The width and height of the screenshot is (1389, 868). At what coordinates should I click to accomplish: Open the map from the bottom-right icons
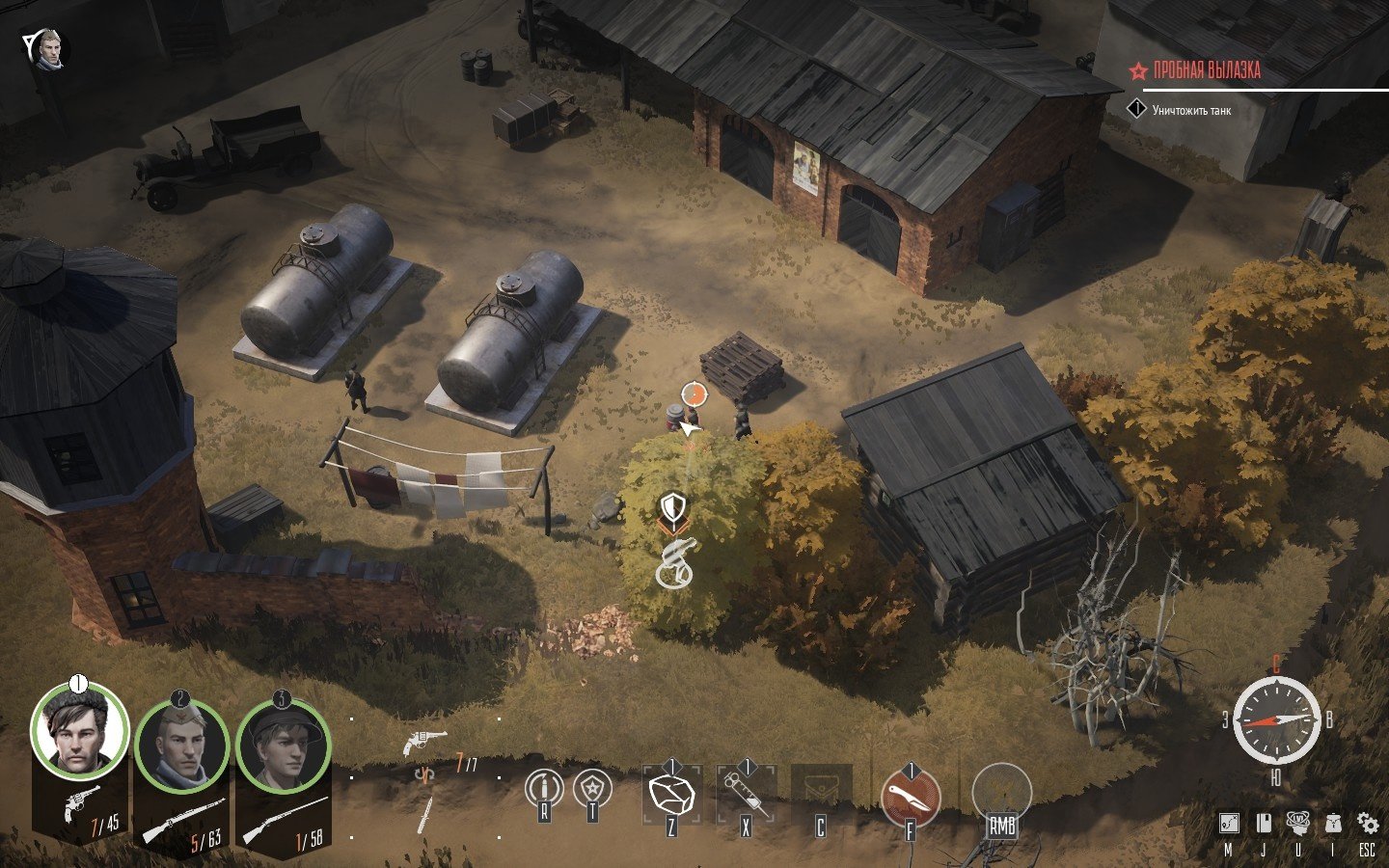click(1228, 823)
